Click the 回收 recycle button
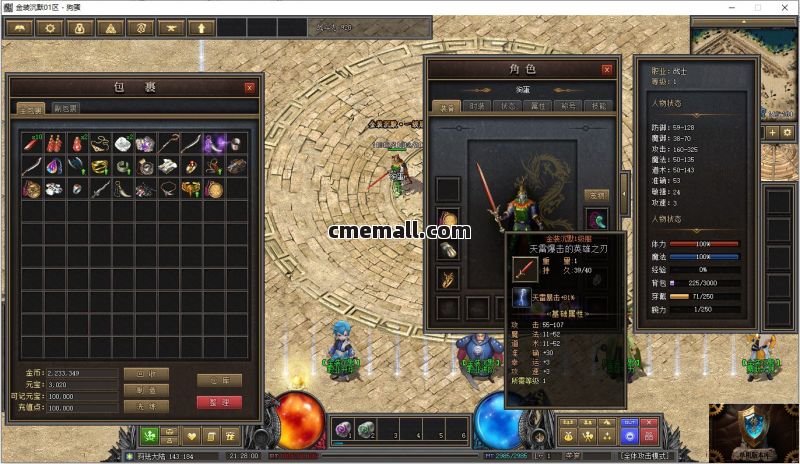 tap(146, 374)
